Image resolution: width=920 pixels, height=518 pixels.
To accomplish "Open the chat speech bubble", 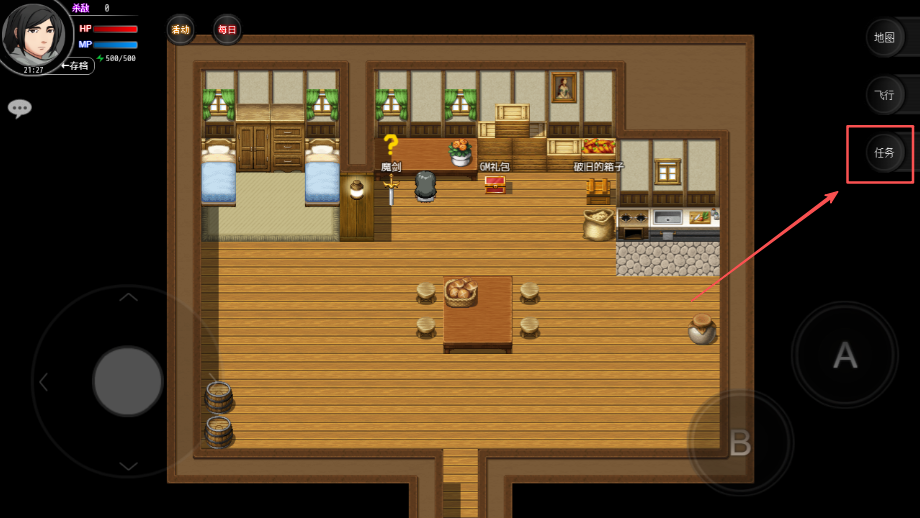I will click(x=20, y=108).
